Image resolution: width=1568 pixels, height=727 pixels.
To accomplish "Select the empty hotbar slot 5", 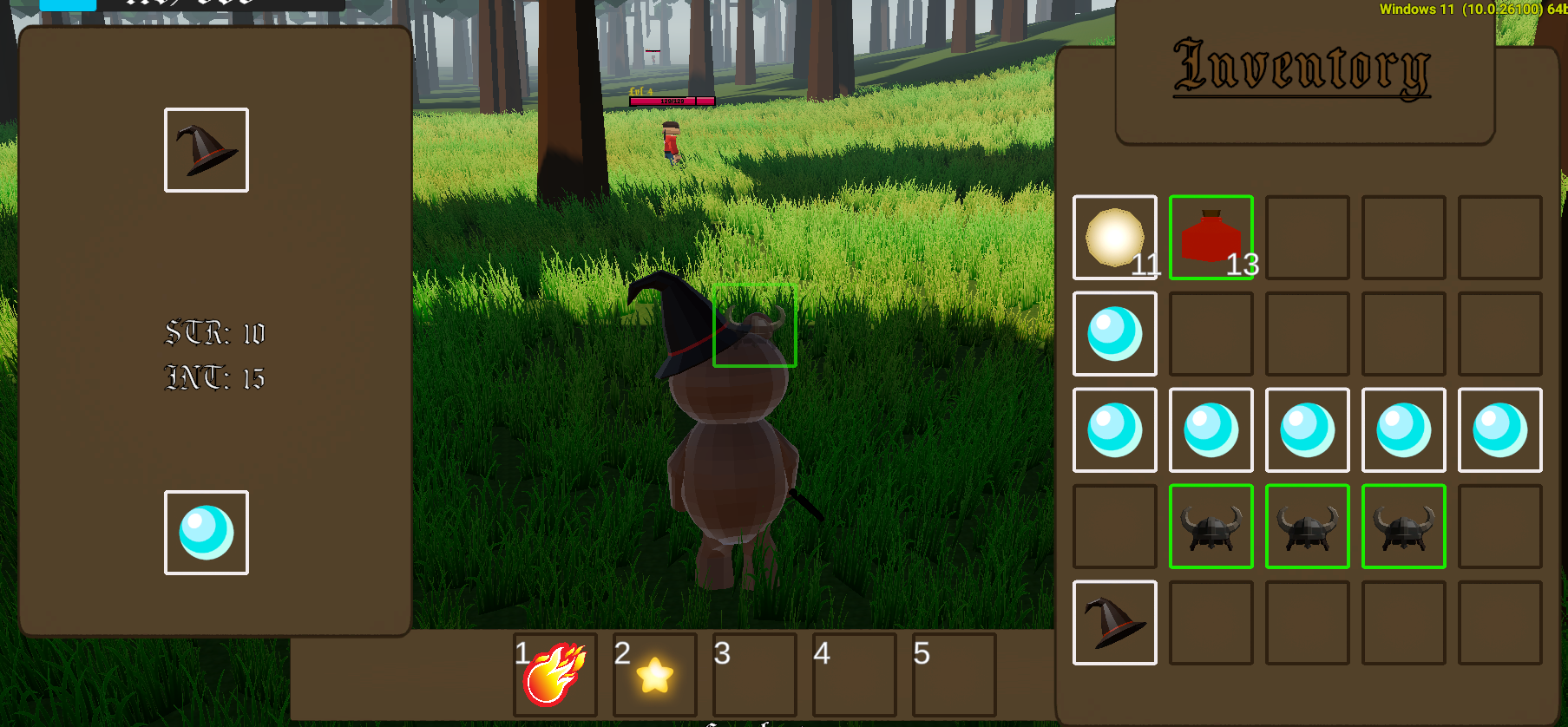I will (953, 677).
